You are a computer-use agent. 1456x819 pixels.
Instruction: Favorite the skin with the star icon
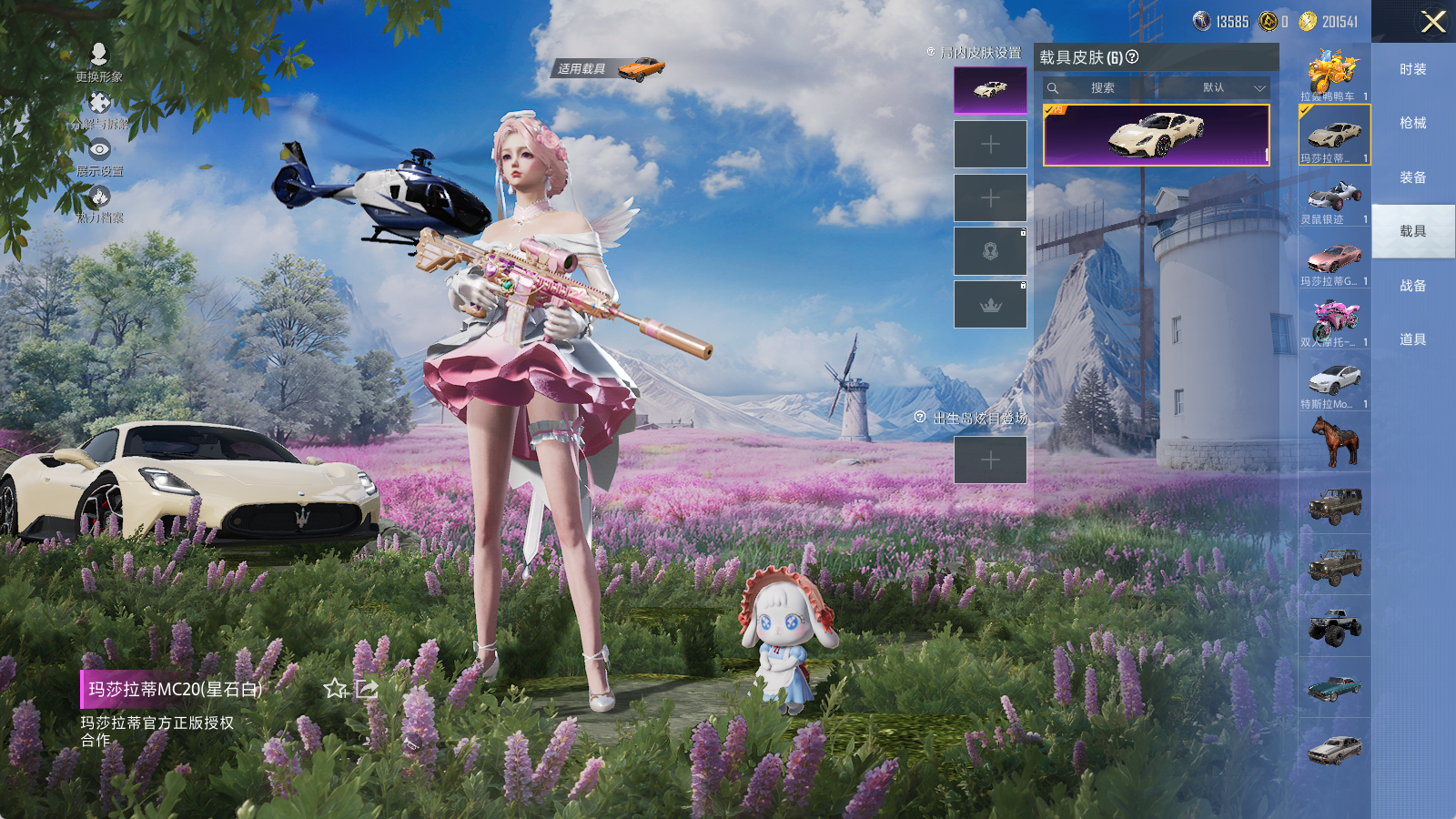(x=336, y=689)
